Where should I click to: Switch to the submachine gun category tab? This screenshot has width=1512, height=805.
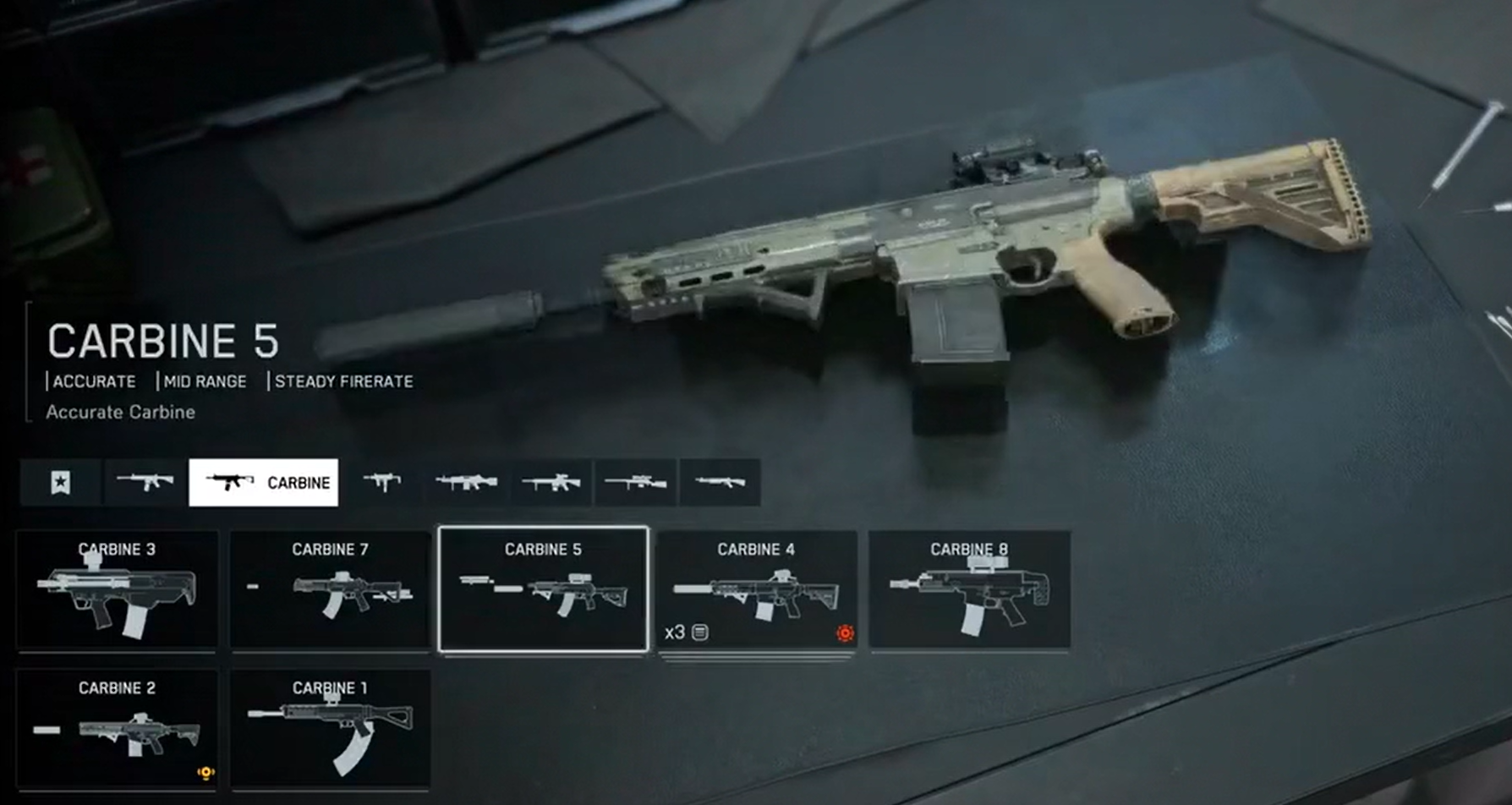point(381,483)
